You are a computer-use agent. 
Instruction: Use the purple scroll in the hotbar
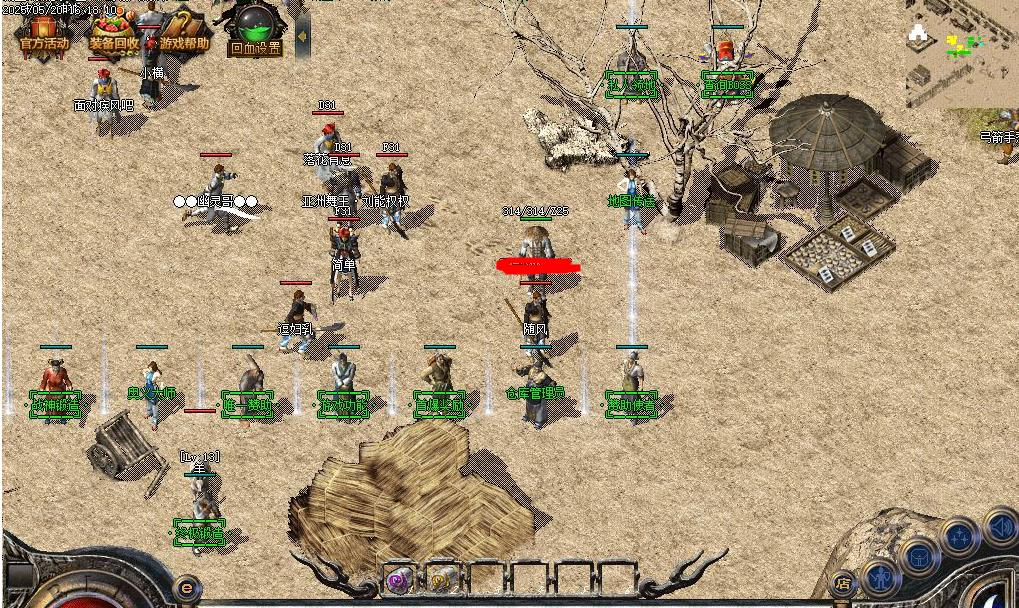(x=399, y=578)
